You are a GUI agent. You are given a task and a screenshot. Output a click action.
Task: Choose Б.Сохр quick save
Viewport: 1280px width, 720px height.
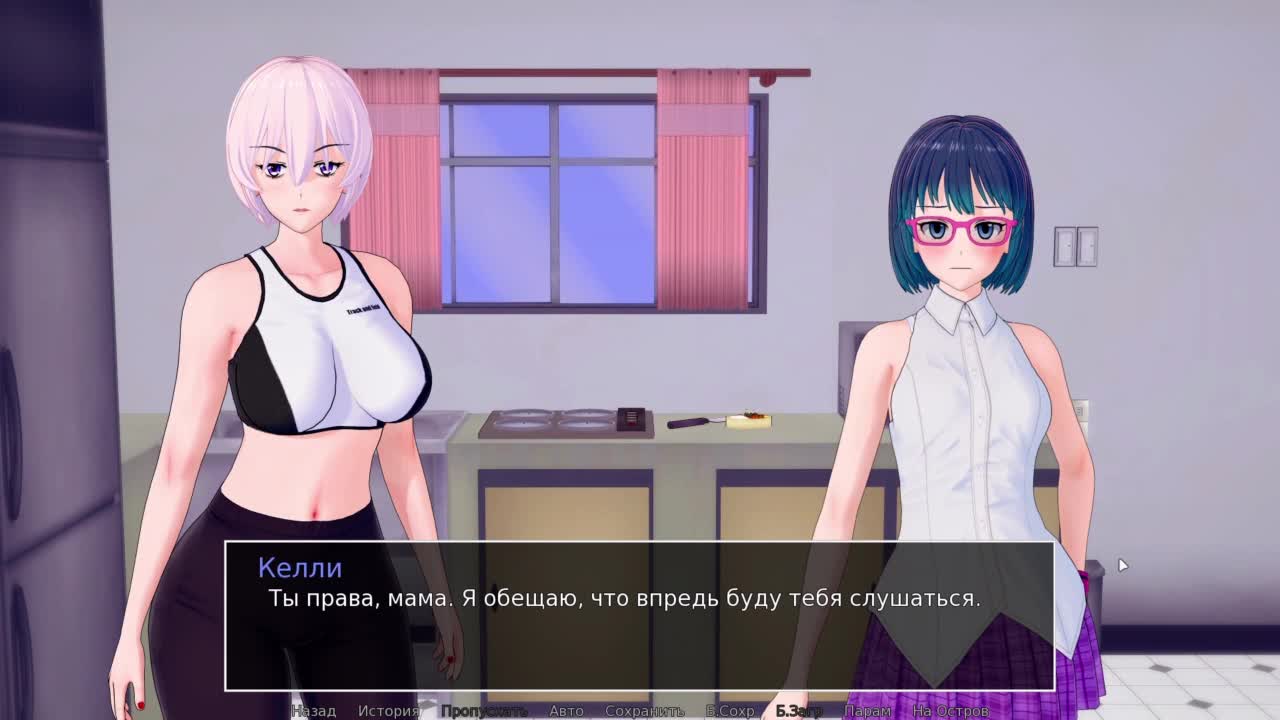730,710
